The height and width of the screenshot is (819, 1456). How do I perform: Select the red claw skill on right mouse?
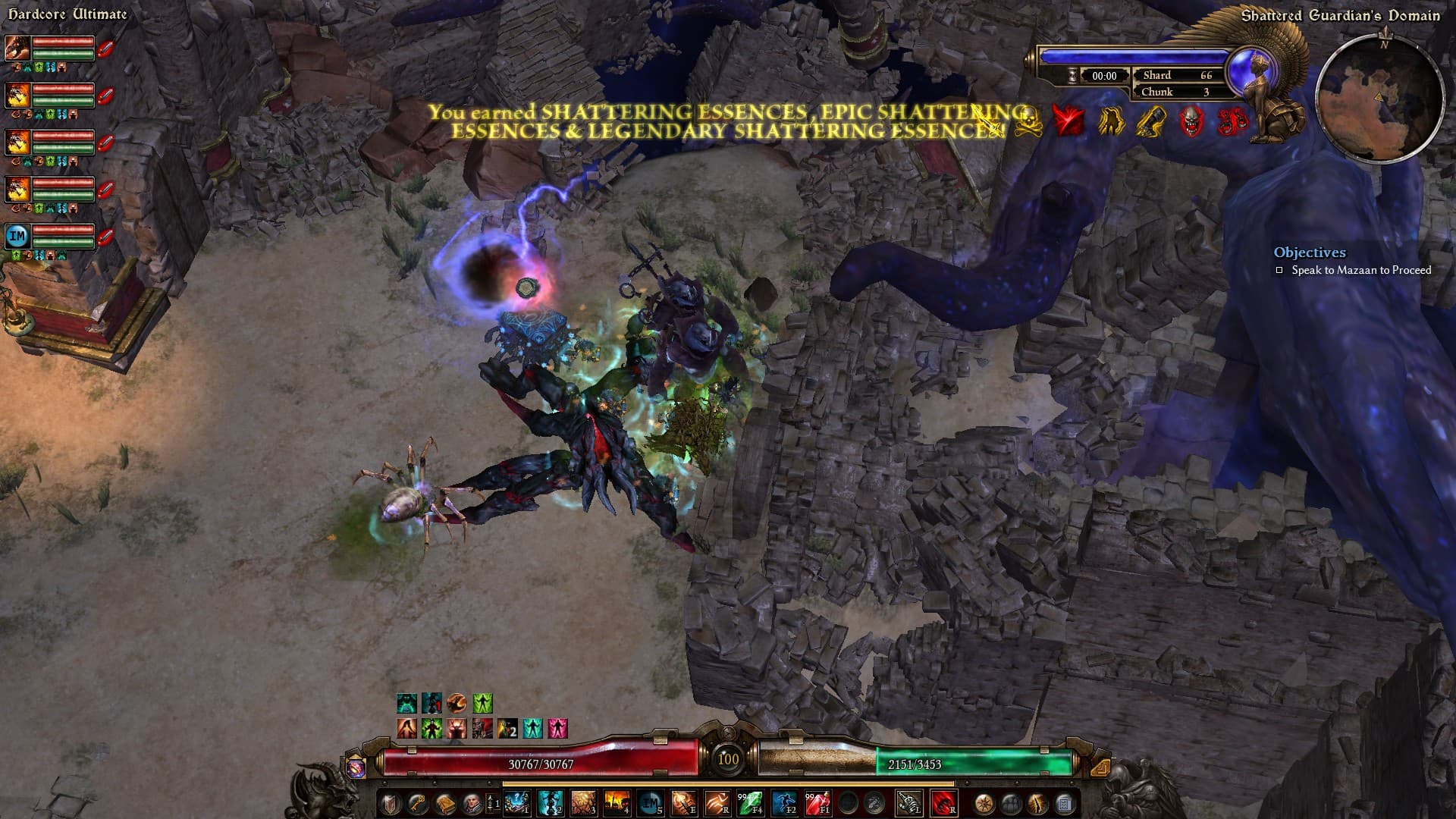tap(943, 803)
